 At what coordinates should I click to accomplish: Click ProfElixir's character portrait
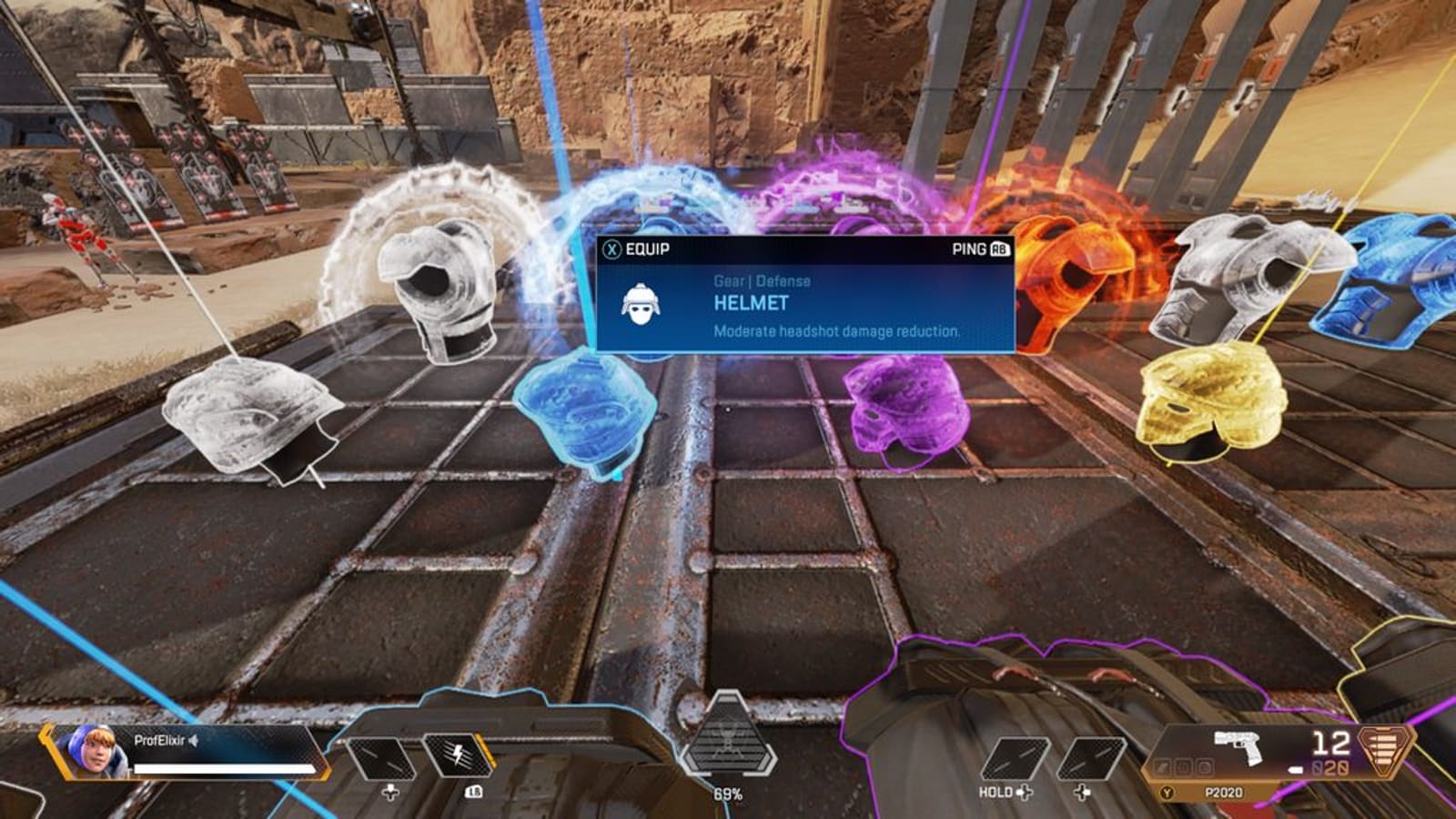tap(96, 753)
